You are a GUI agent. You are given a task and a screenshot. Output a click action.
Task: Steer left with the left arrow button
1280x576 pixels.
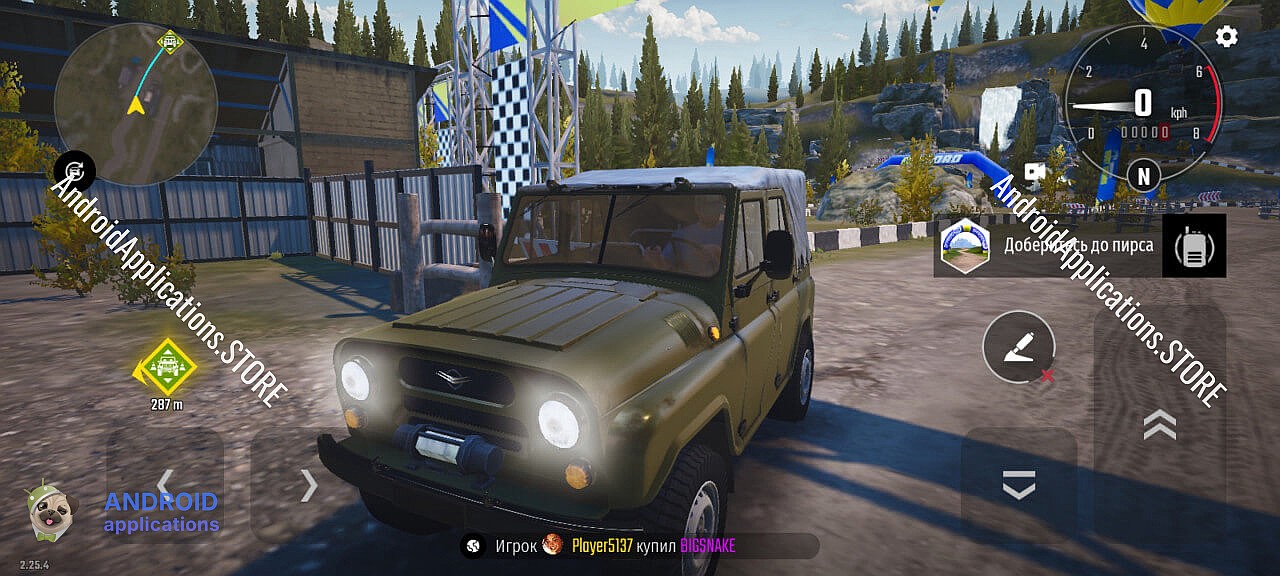tap(165, 485)
